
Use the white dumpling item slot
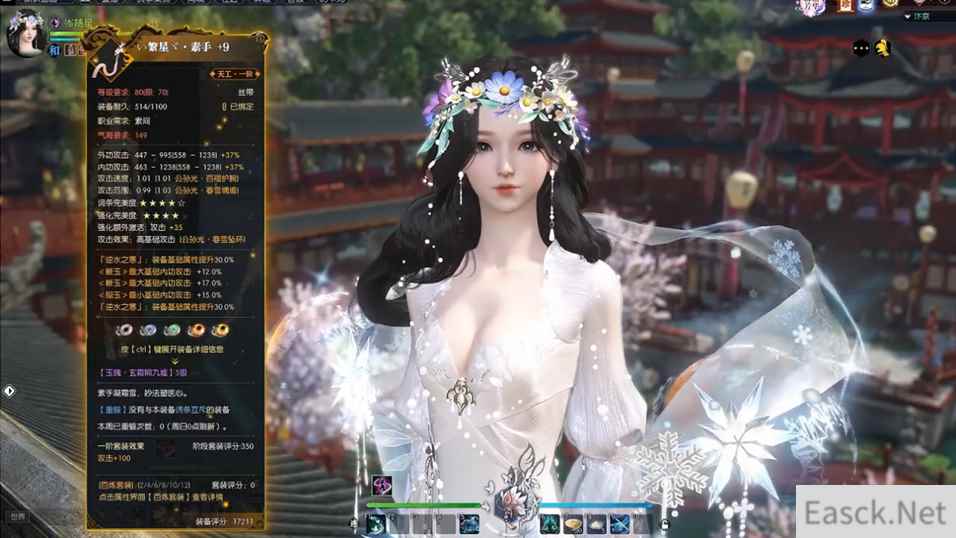pos(597,522)
